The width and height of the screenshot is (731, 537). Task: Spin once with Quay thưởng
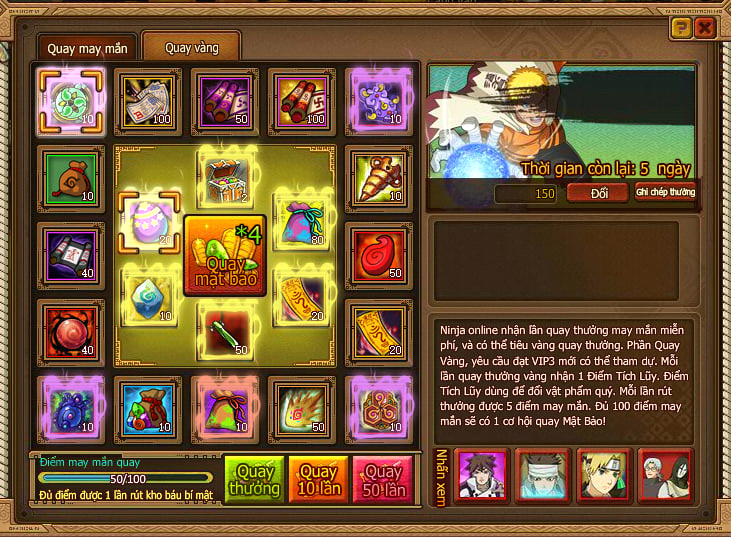tap(252, 481)
